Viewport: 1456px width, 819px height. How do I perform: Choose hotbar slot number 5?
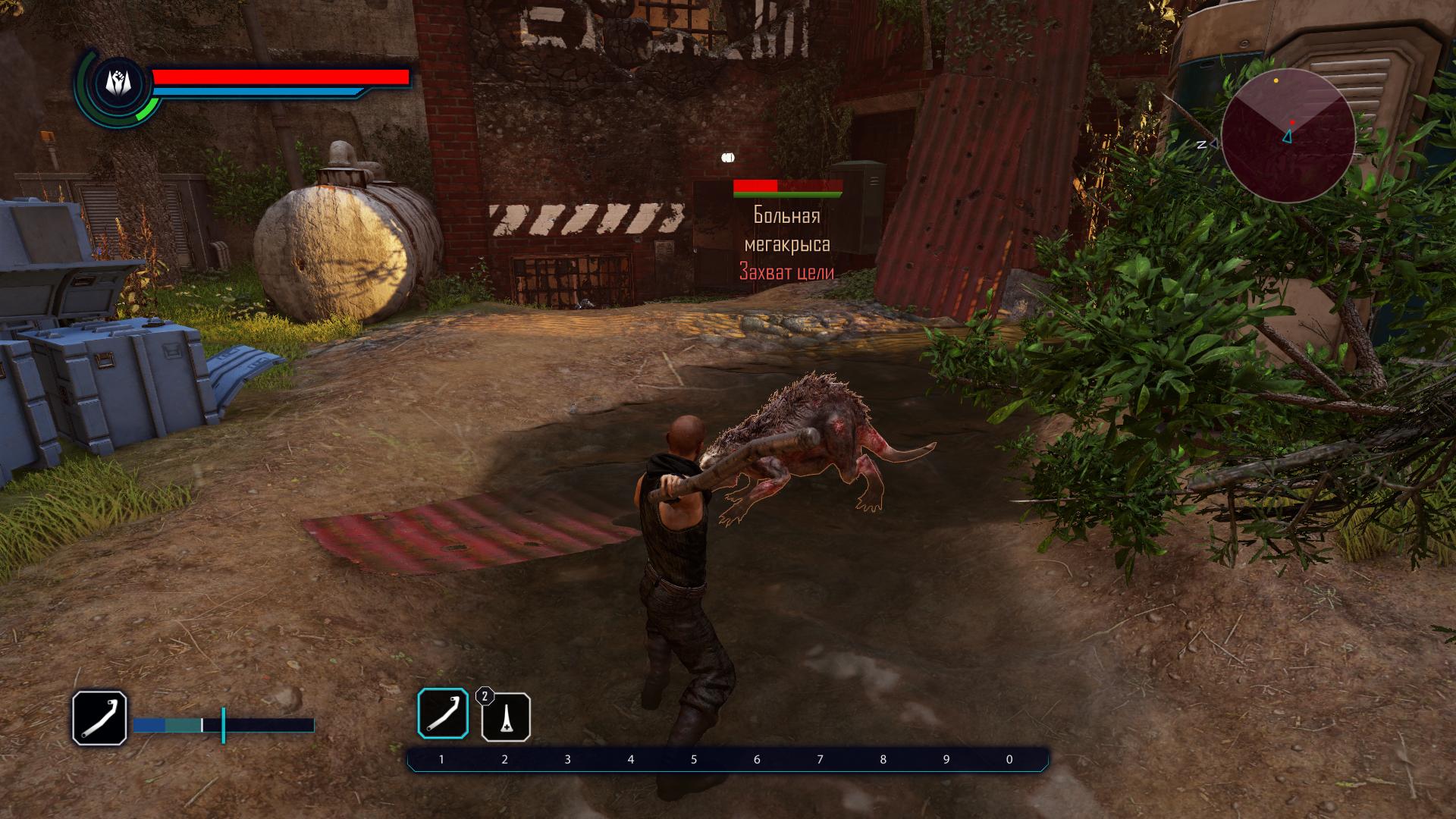[694, 759]
